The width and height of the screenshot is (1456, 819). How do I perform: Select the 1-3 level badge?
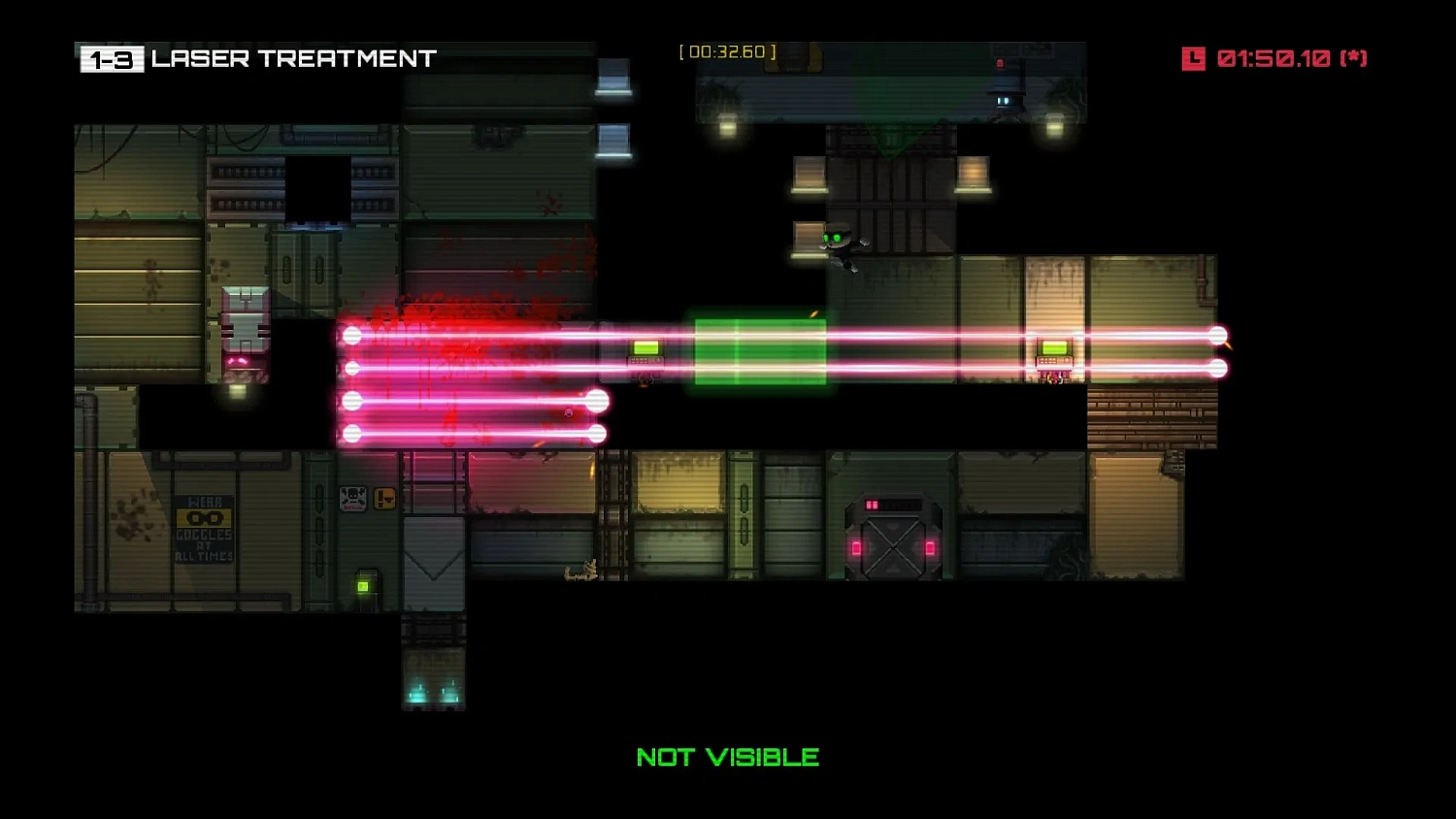tap(110, 58)
